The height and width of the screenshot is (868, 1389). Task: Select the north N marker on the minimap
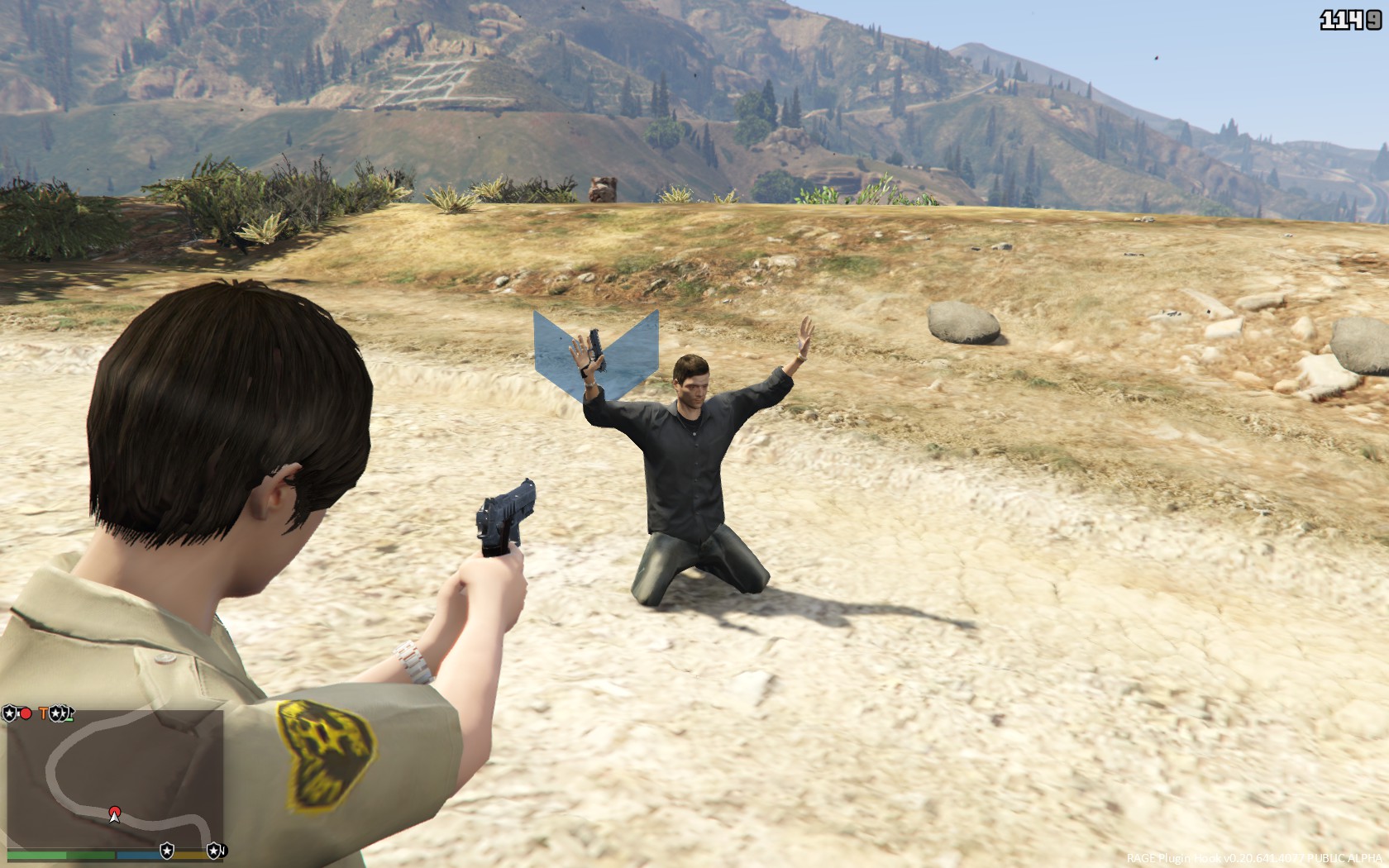pos(222,850)
